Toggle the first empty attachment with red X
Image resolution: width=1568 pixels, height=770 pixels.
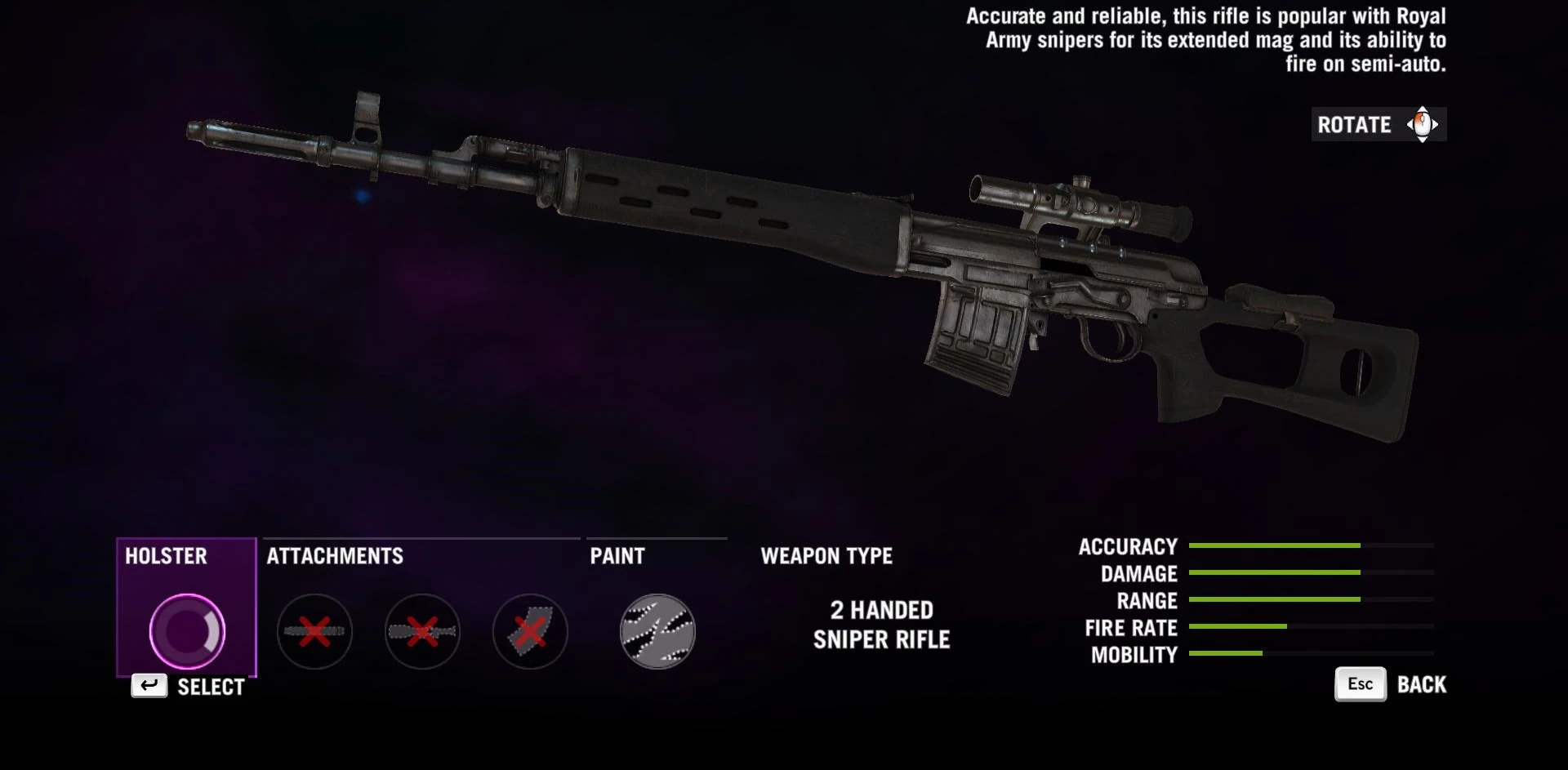point(314,631)
